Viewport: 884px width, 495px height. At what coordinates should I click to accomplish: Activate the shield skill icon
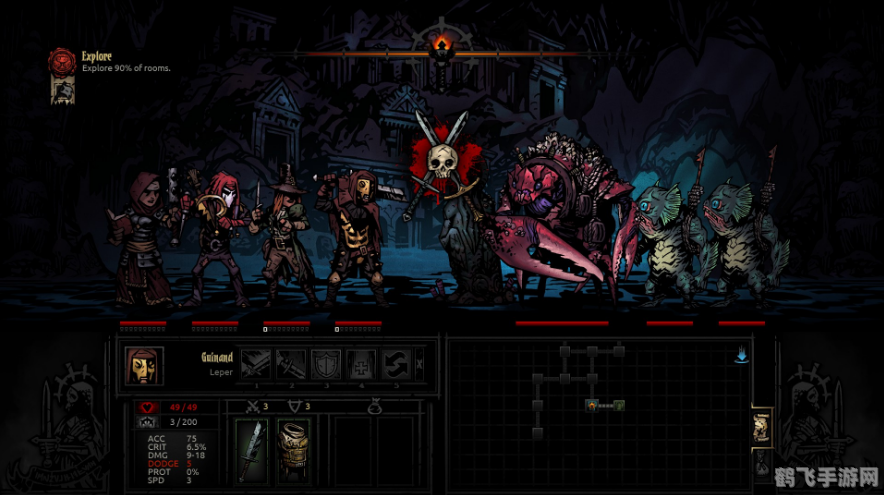pos(326,364)
